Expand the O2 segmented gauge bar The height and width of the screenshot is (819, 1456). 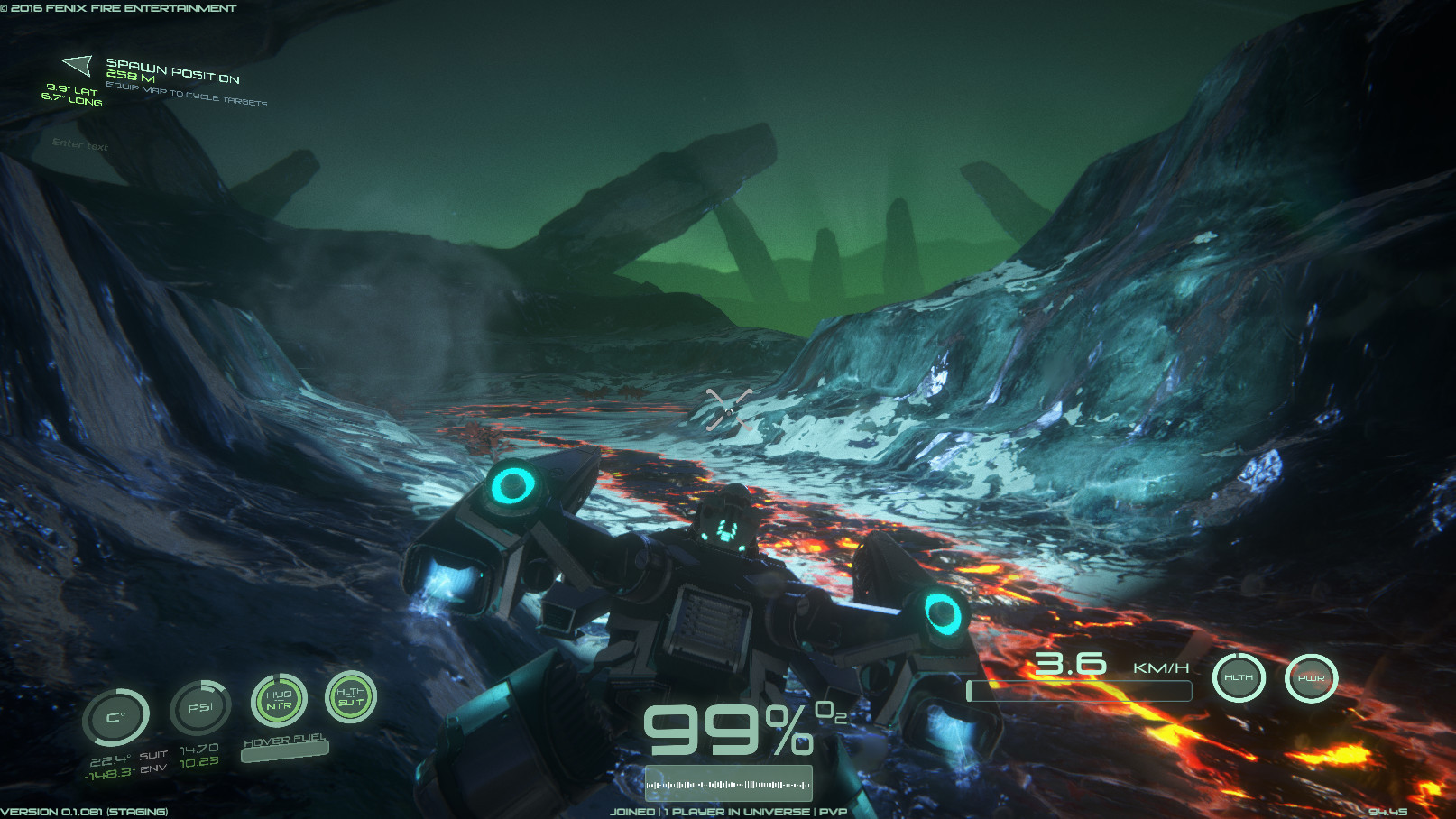727,781
